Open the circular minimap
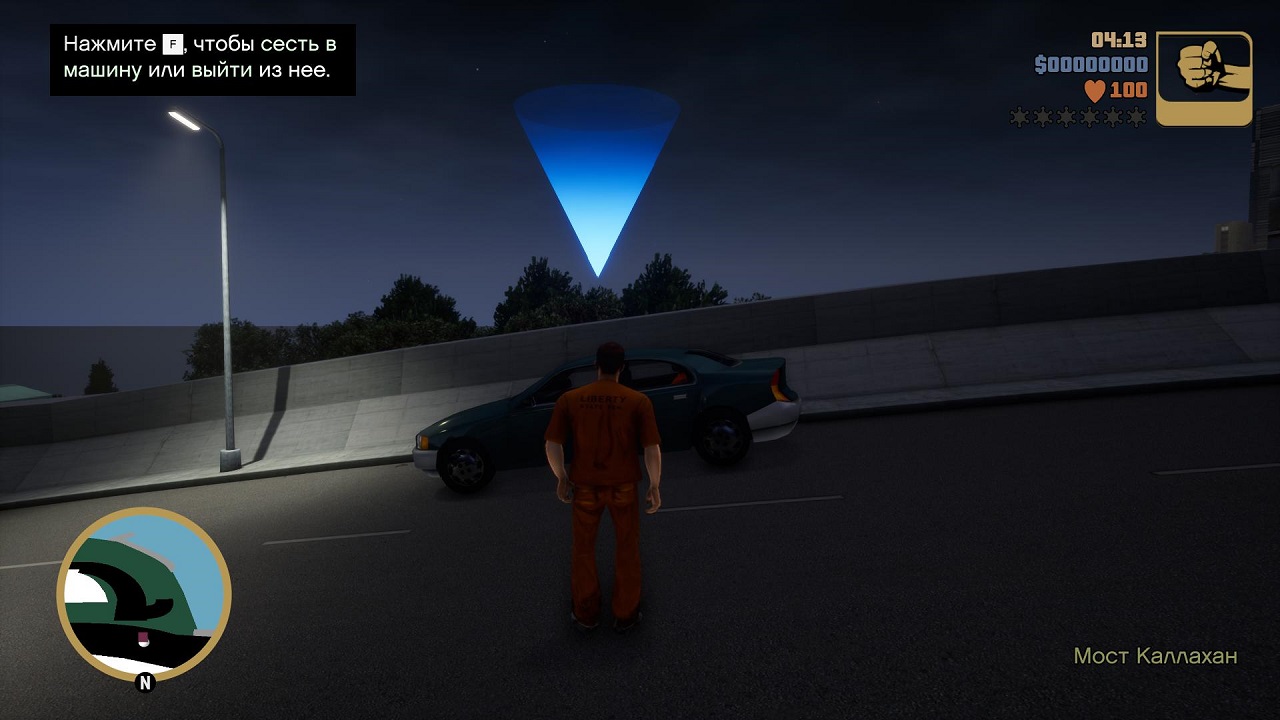The image size is (1280, 720). (144, 595)
